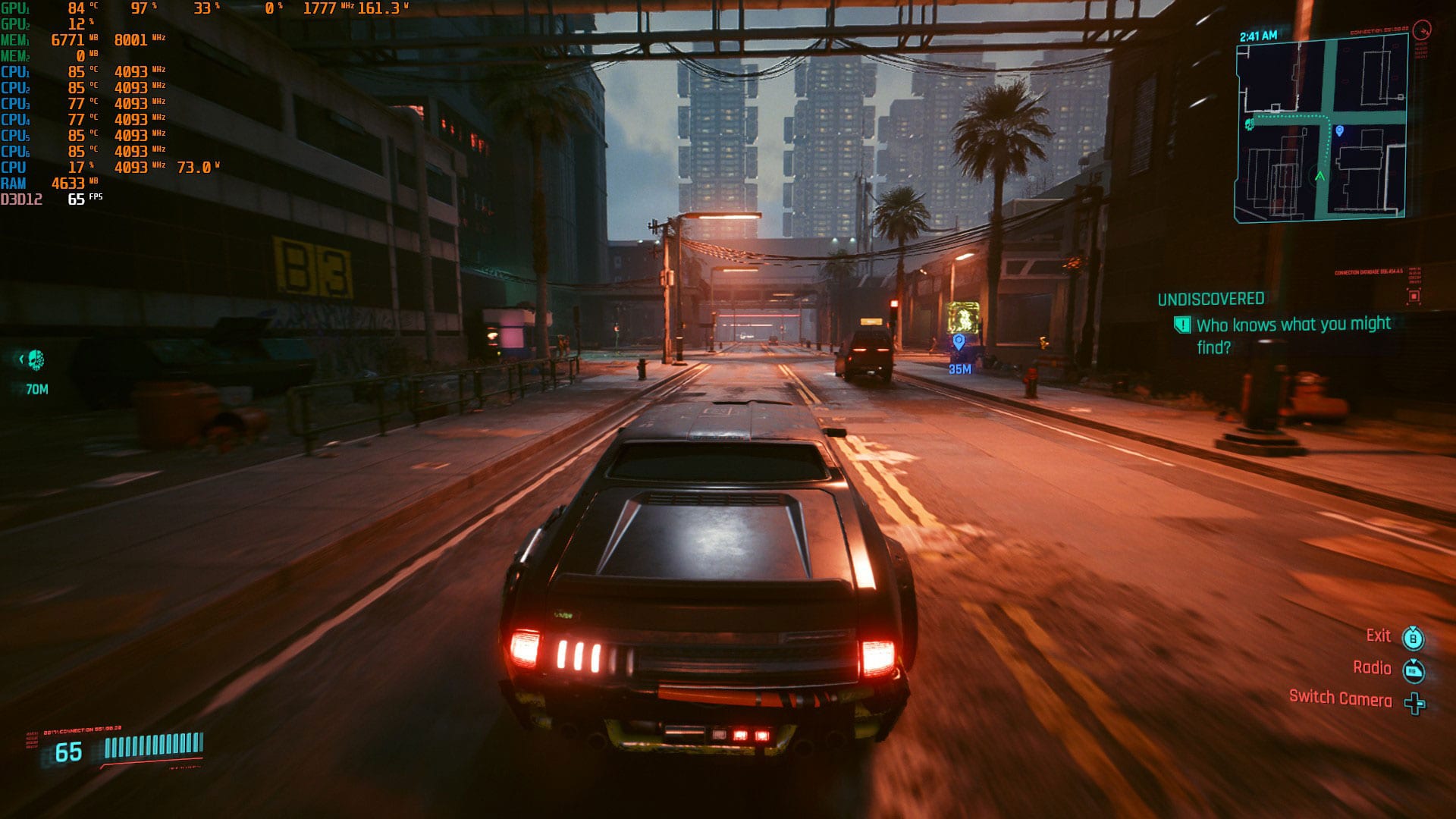Viewport: 1456px width, 819px height.
Task: Click the blue waypoint pin showing 35M
Action: (959, 342)
